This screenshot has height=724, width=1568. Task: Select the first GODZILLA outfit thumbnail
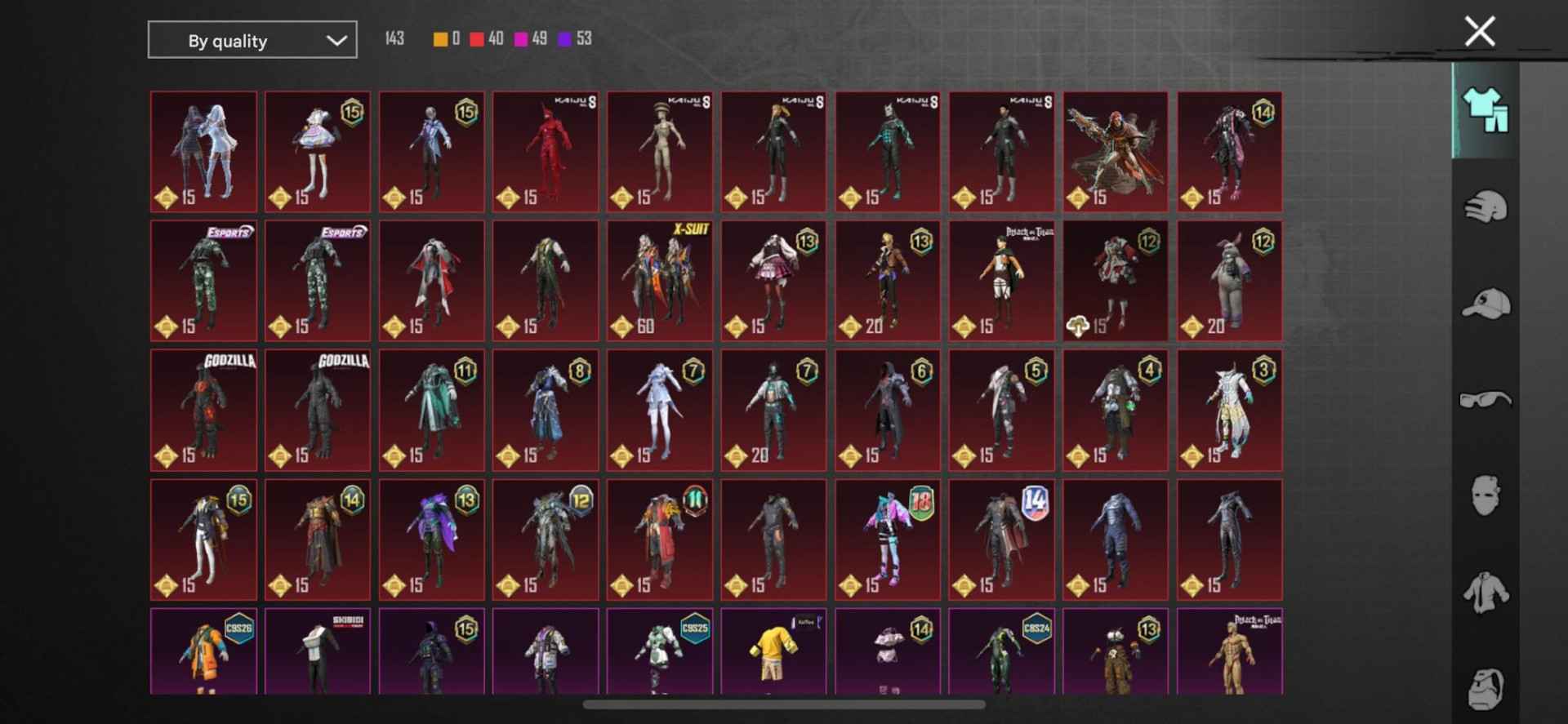pyautogui.click(x=203, y=411)
